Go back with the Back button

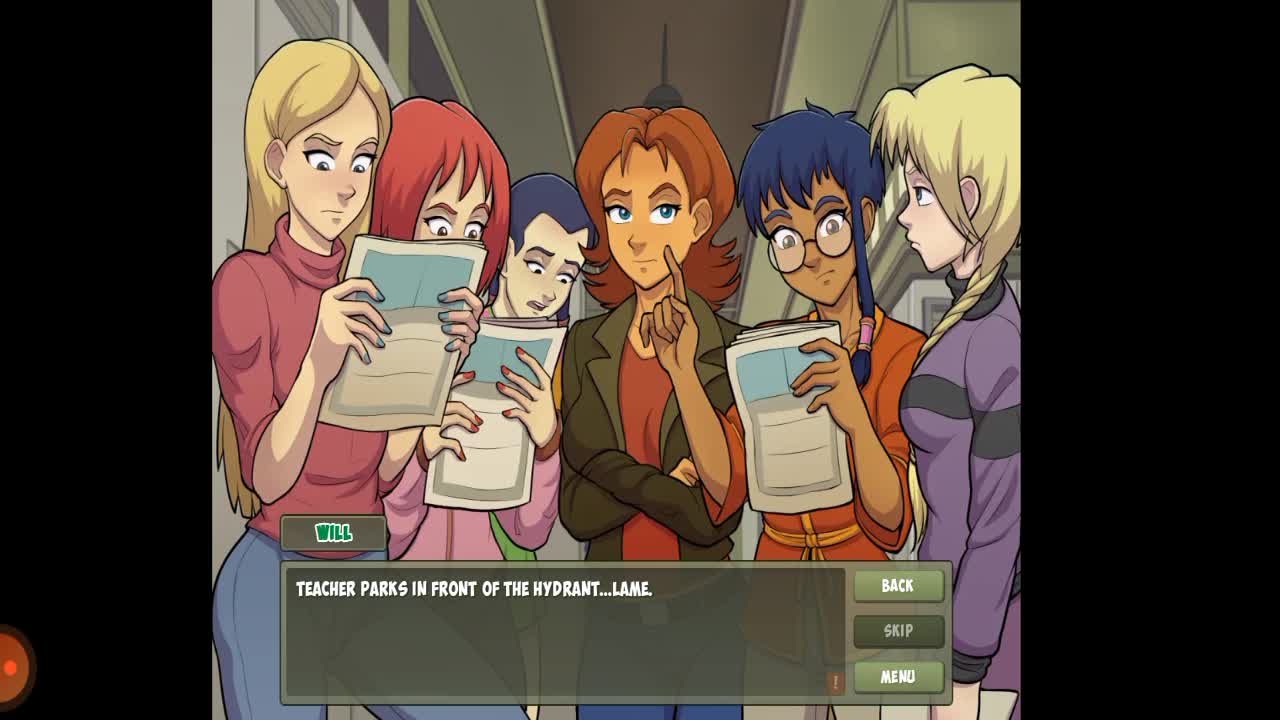point(898,586)
